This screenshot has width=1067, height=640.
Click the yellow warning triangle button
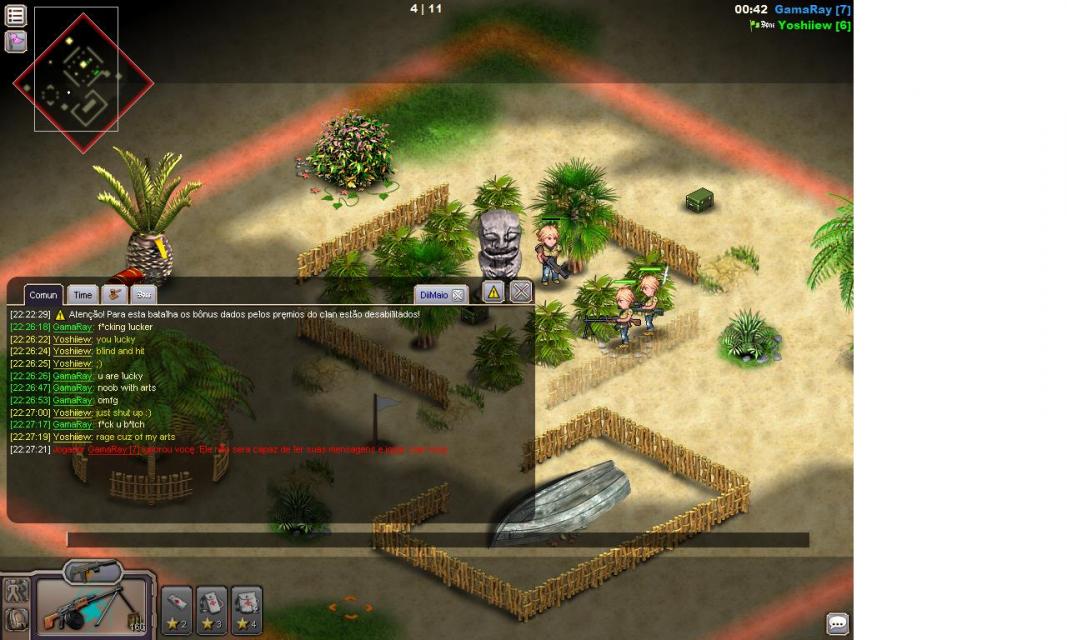click(x=493, y=292)
